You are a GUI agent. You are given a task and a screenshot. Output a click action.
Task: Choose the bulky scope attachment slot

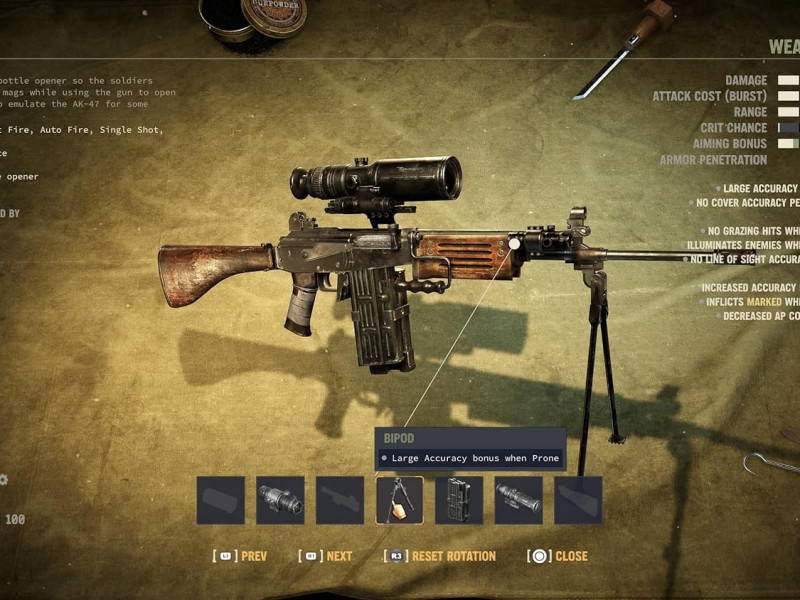(x=280, y=500)
